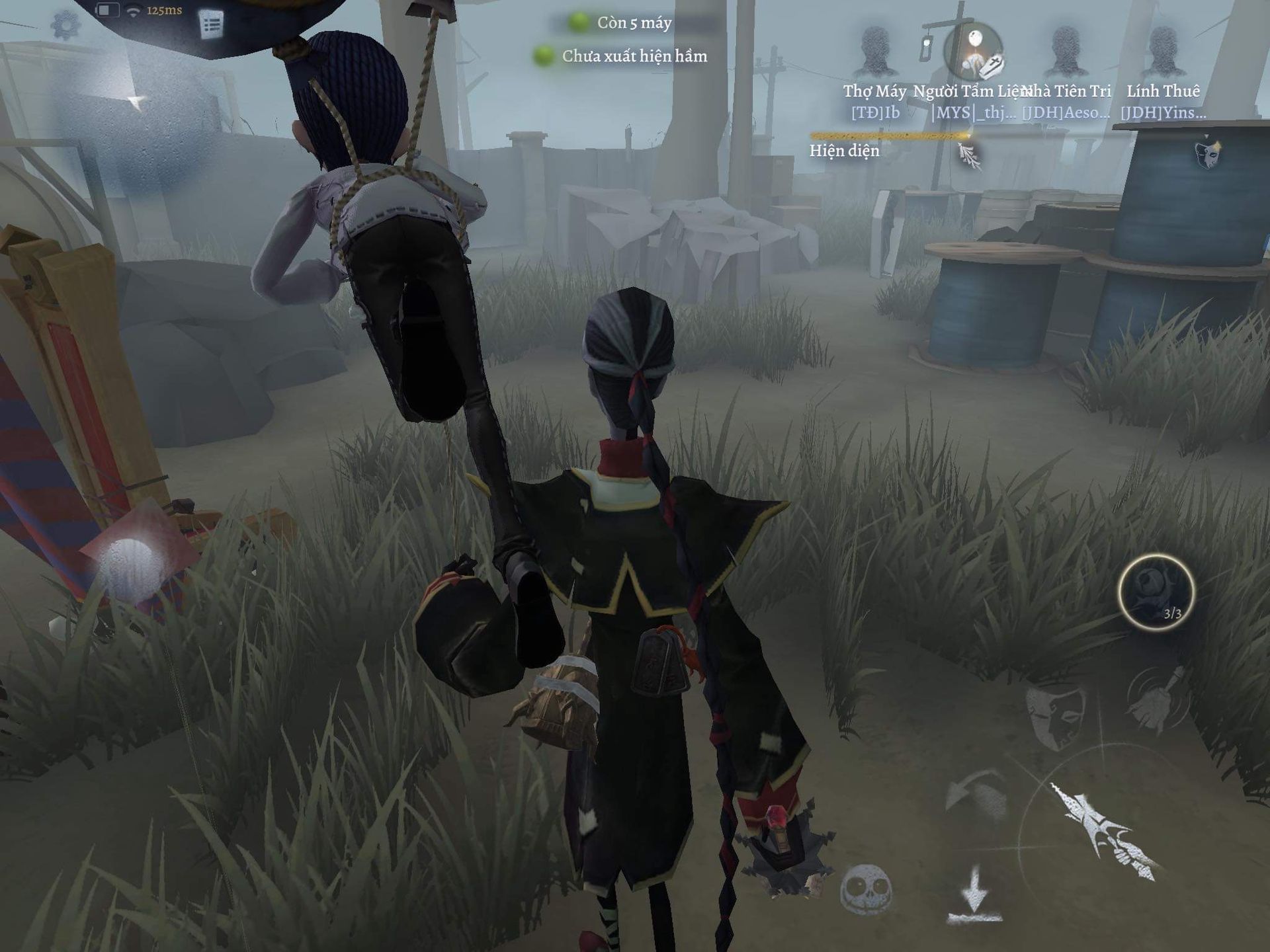Tap the mask icon at presence bar end
The image size is (1270, 952).
pos(1208,153)
